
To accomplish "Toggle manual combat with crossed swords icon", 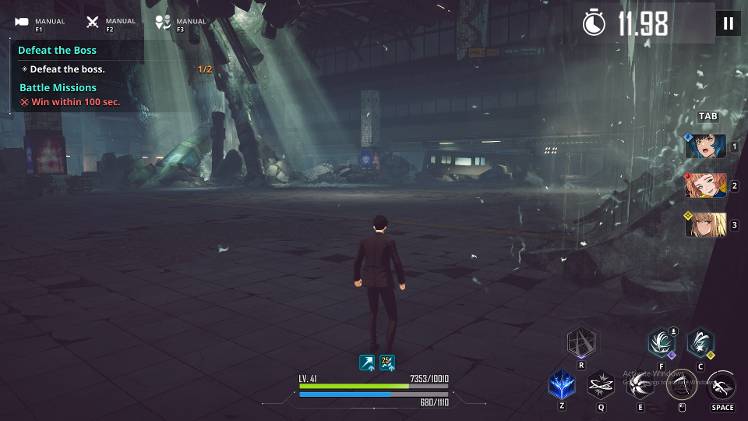I will [x=93, y=22].
